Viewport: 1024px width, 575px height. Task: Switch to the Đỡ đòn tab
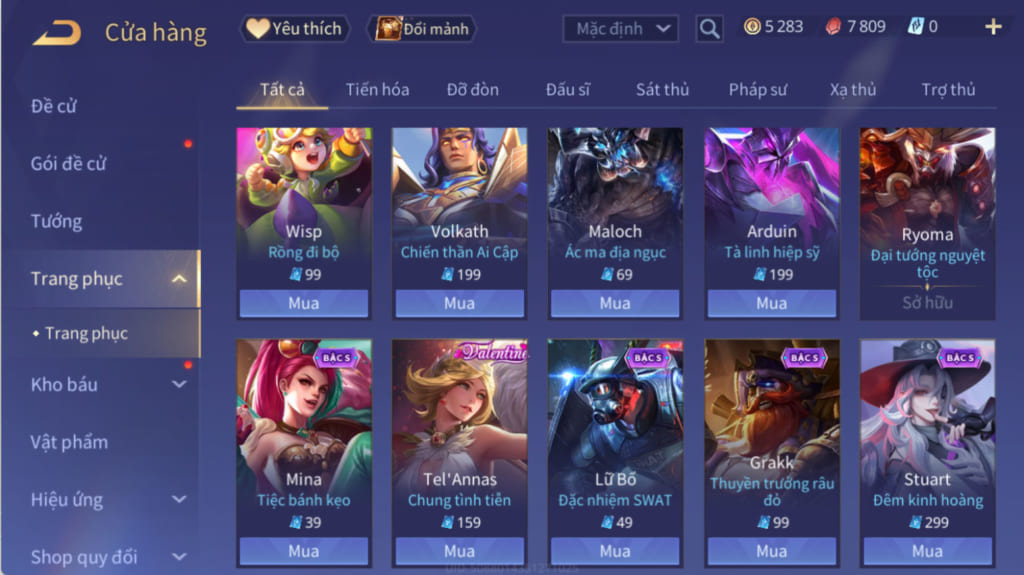pos(472,89)
